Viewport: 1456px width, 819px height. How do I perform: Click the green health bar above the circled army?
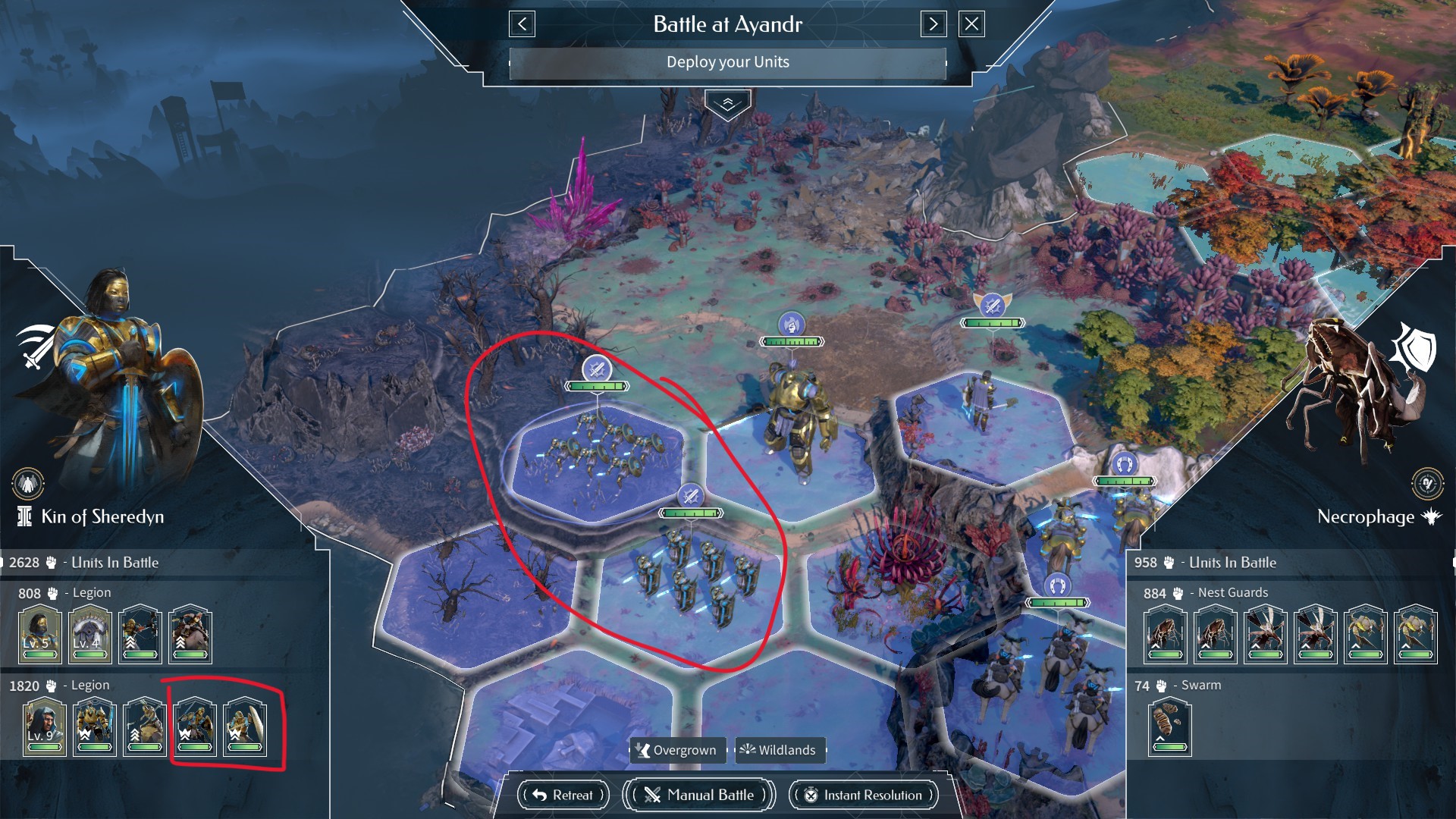(598, 388)
